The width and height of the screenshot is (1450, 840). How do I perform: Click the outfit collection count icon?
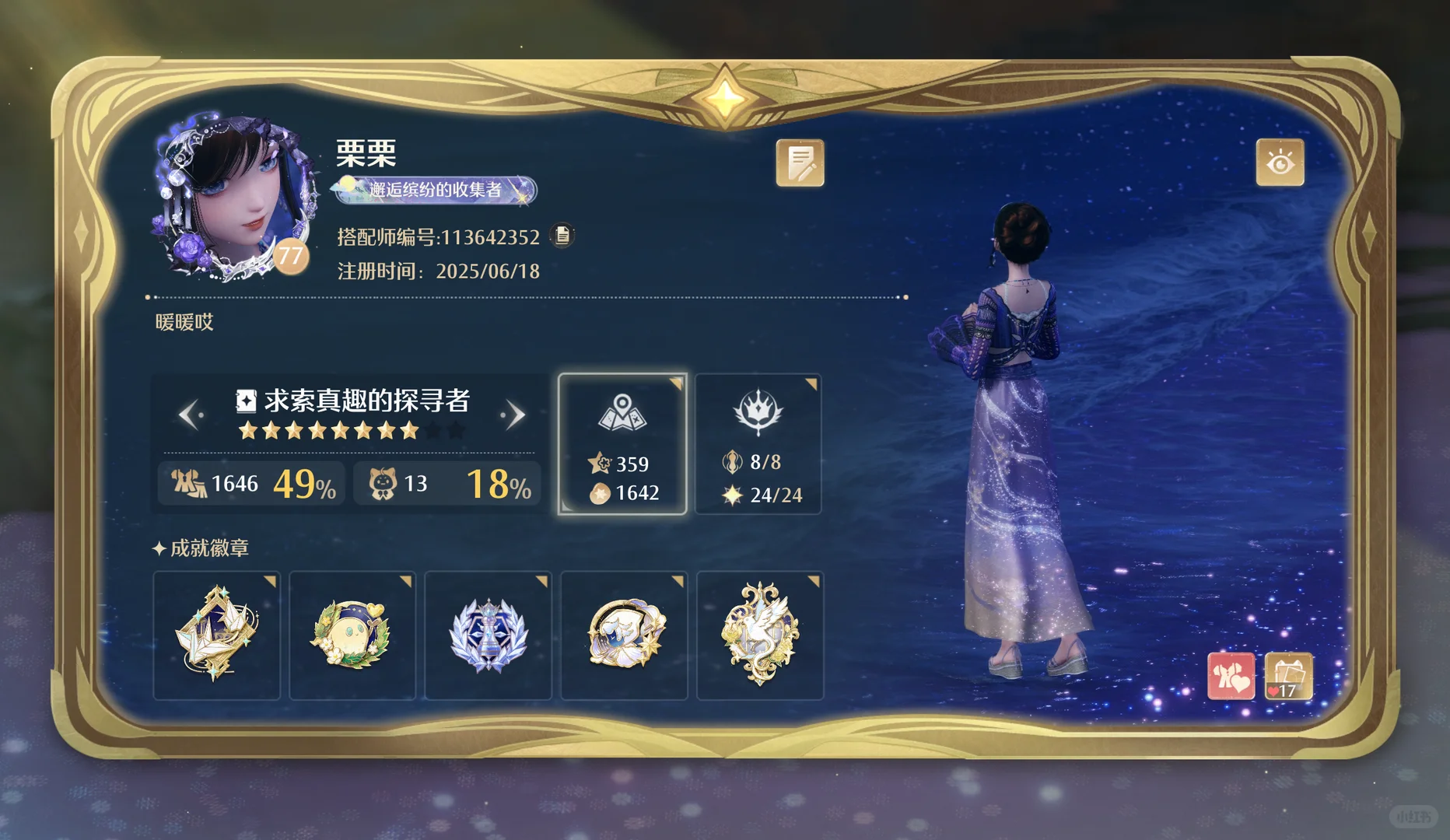pos(189,483)
